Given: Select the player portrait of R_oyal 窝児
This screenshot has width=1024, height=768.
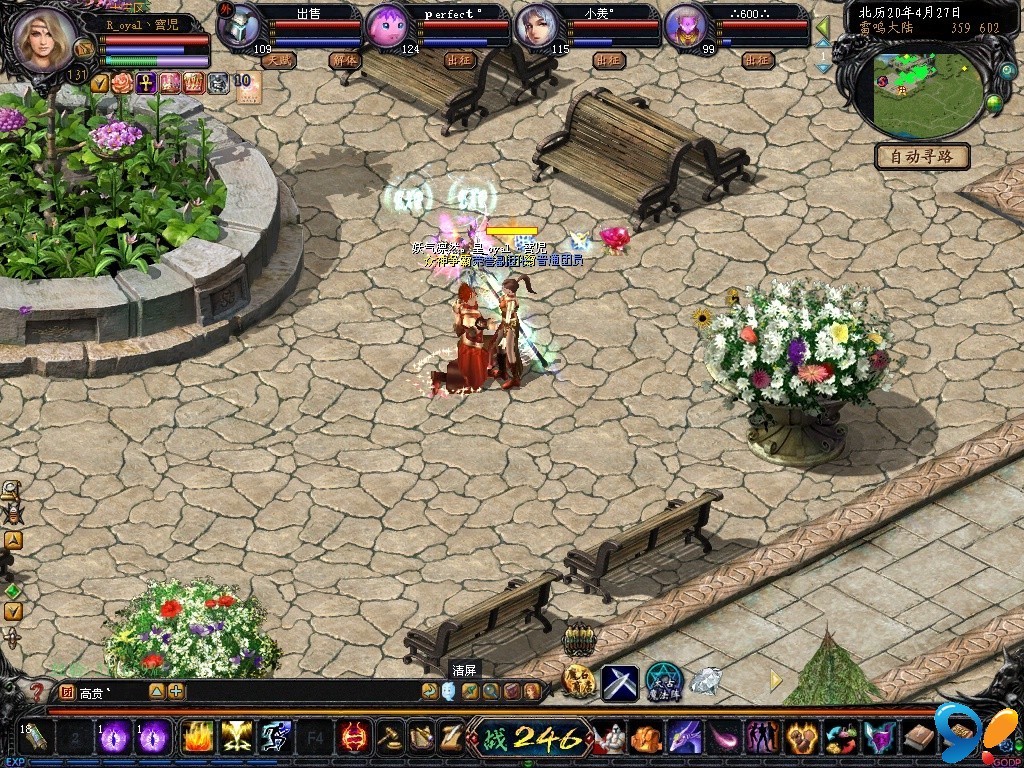Looking at the screenshot, I should click(x=44, y=40).
